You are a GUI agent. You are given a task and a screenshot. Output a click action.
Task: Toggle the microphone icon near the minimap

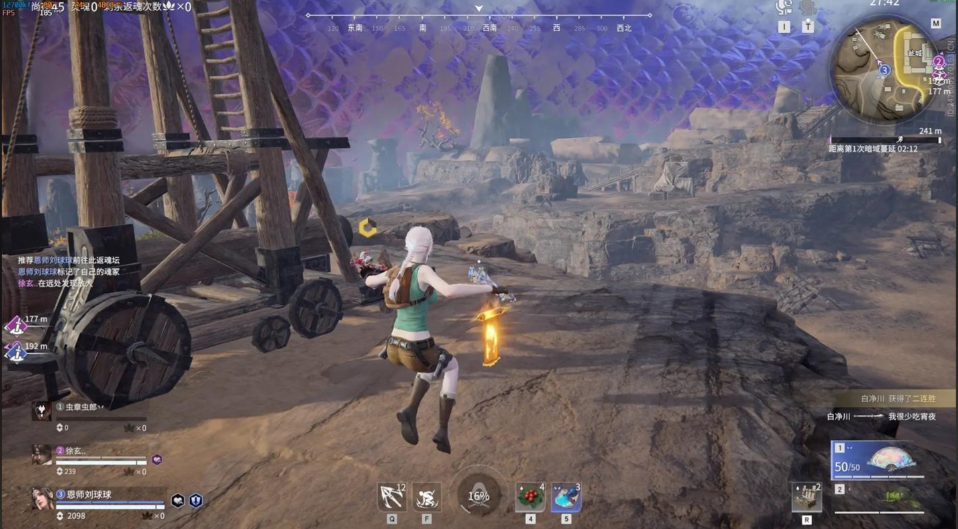784,8
